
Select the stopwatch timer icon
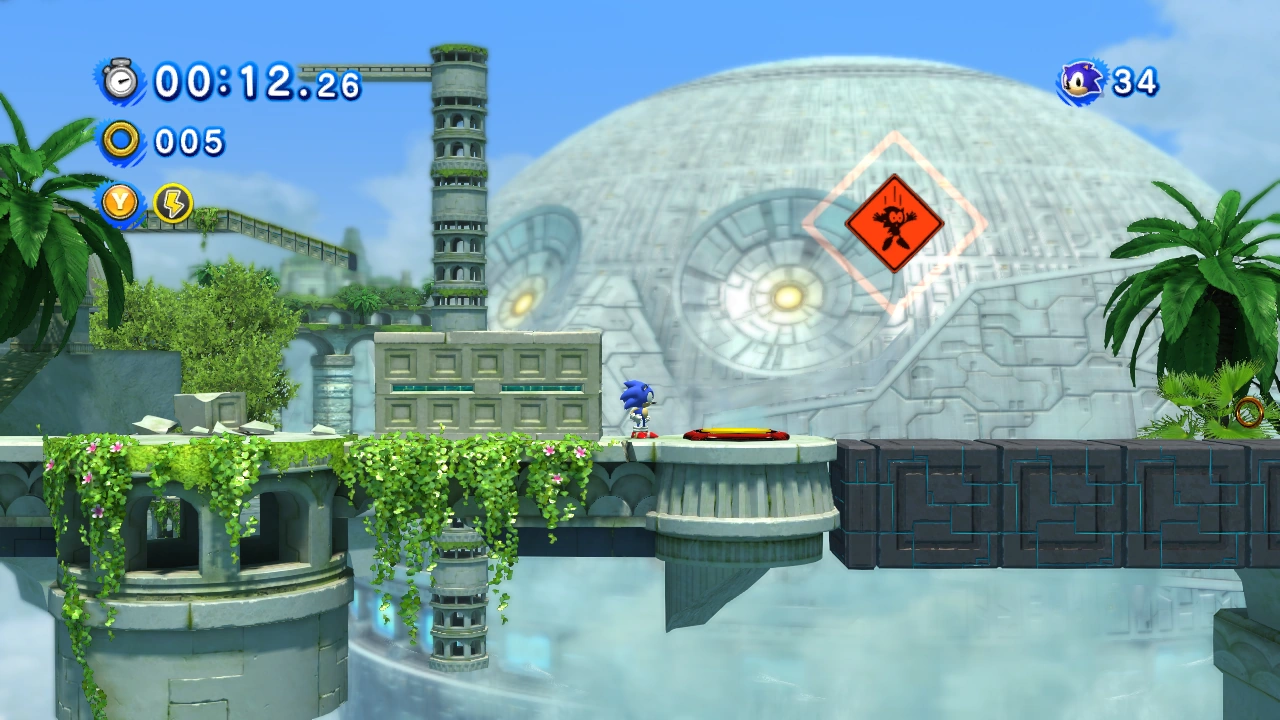121,80
